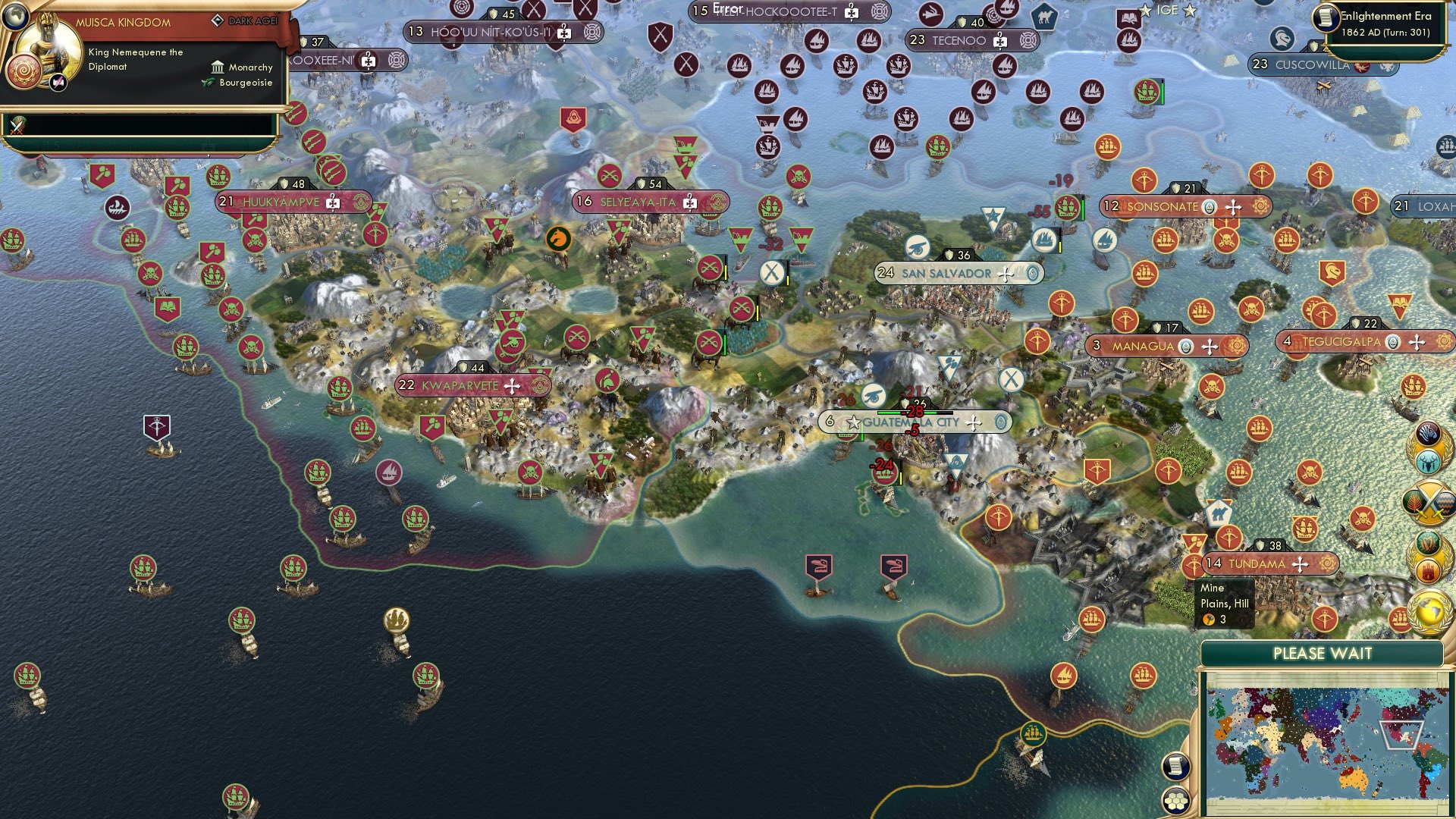
Task: Toggle strategic view with the top-left globe
Action: coord(14,16)
